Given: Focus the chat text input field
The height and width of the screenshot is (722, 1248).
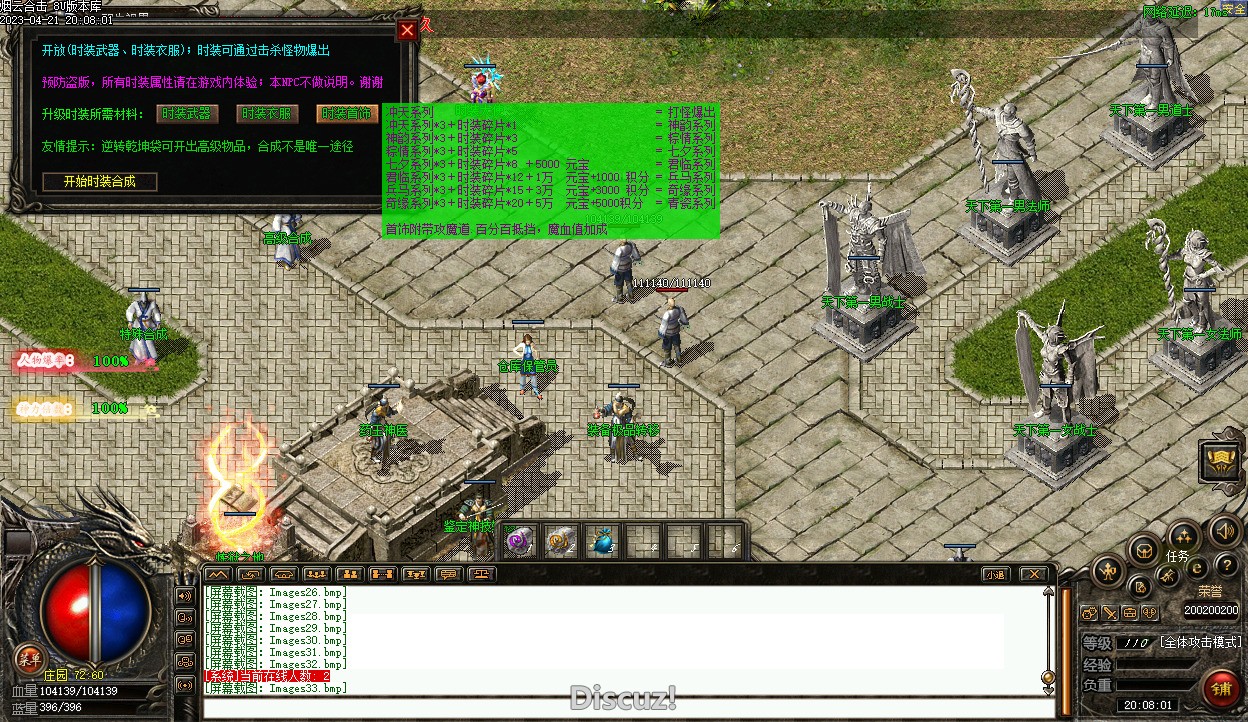Looking at the screenshot, I should click(x=620, y=709).
